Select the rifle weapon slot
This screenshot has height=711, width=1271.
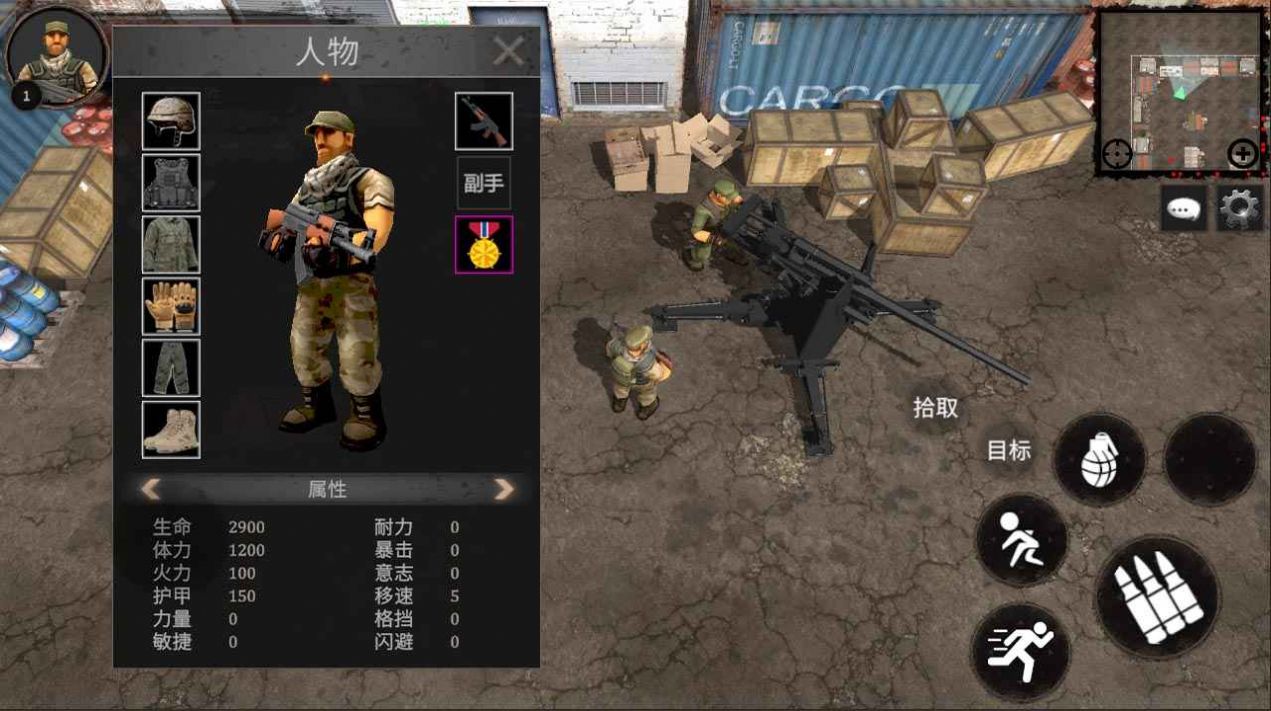point(484,121)
